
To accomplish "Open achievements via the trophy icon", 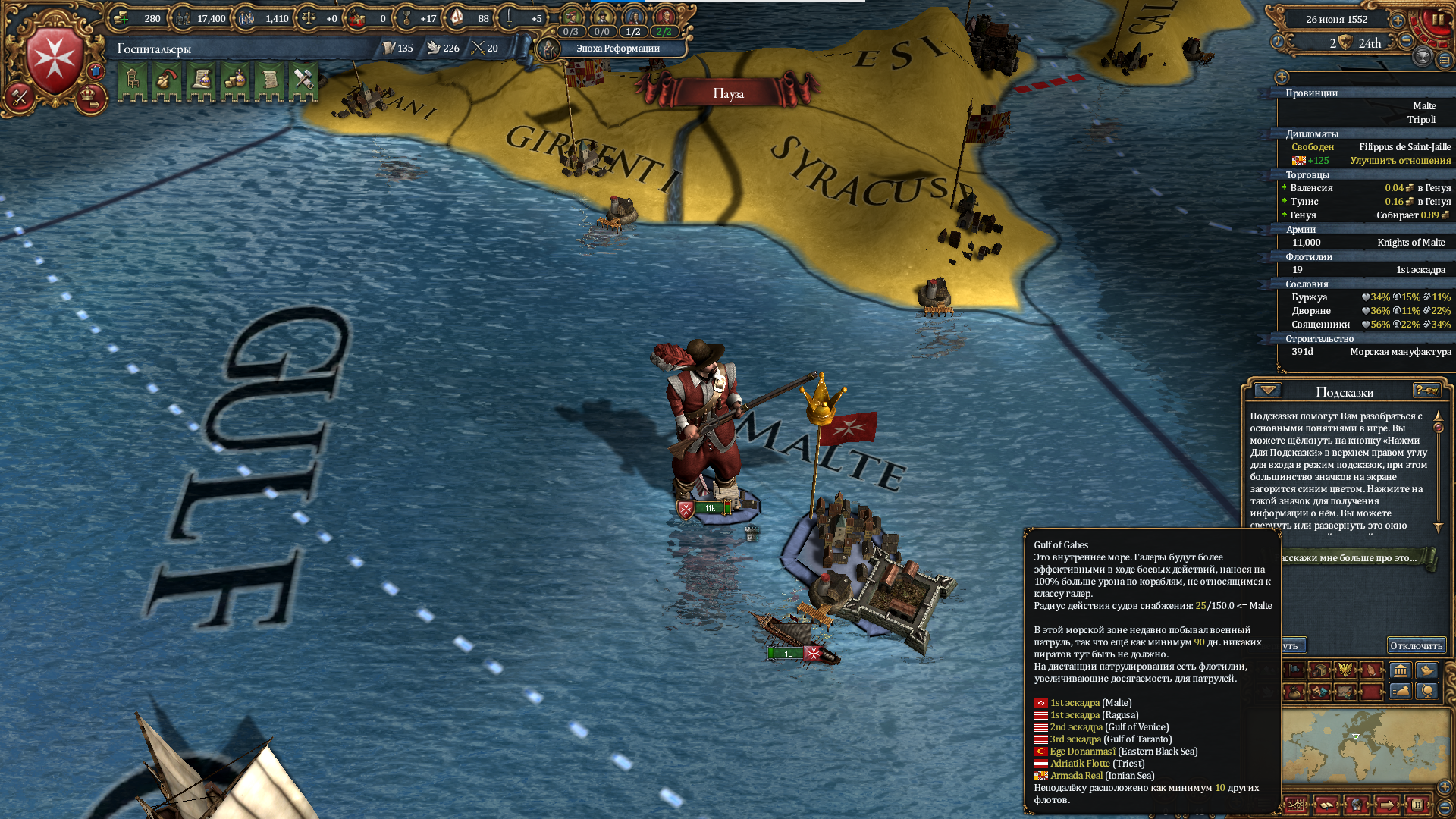I will (x=1423, y=56).
